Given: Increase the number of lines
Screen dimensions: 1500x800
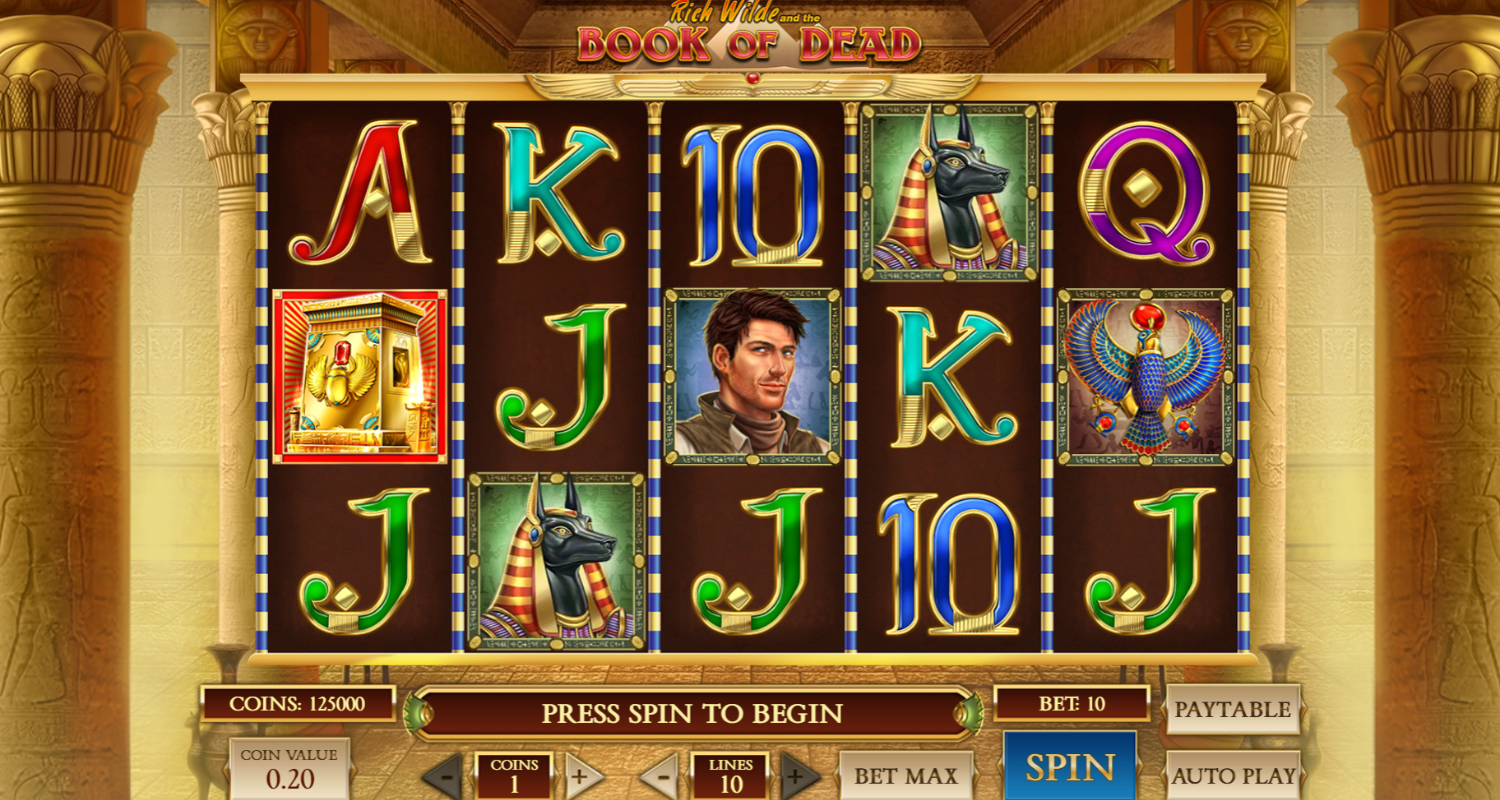Looking at the screenshot, I should (799, 776).
